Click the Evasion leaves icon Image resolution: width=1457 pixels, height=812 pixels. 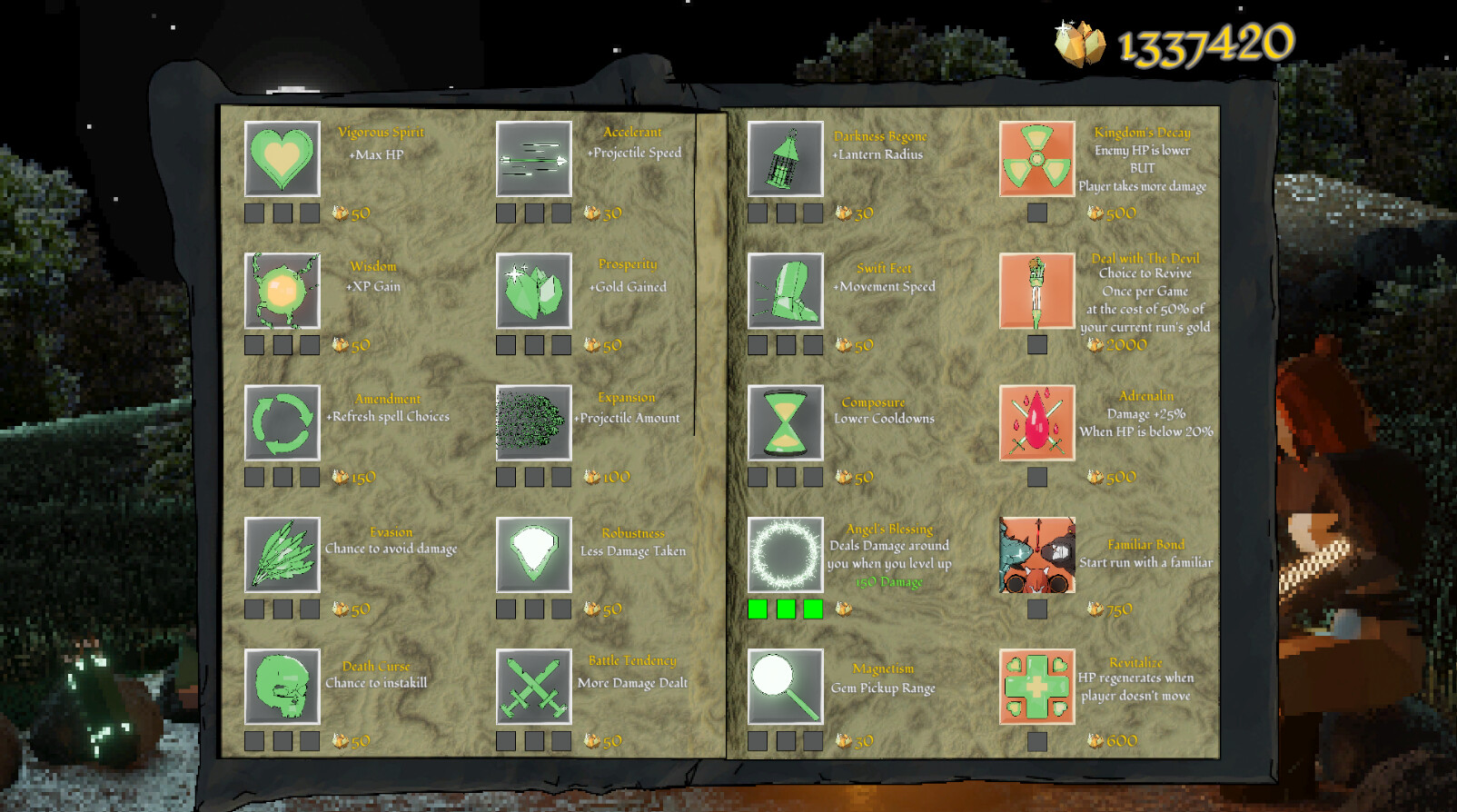(x=282, y=557)
